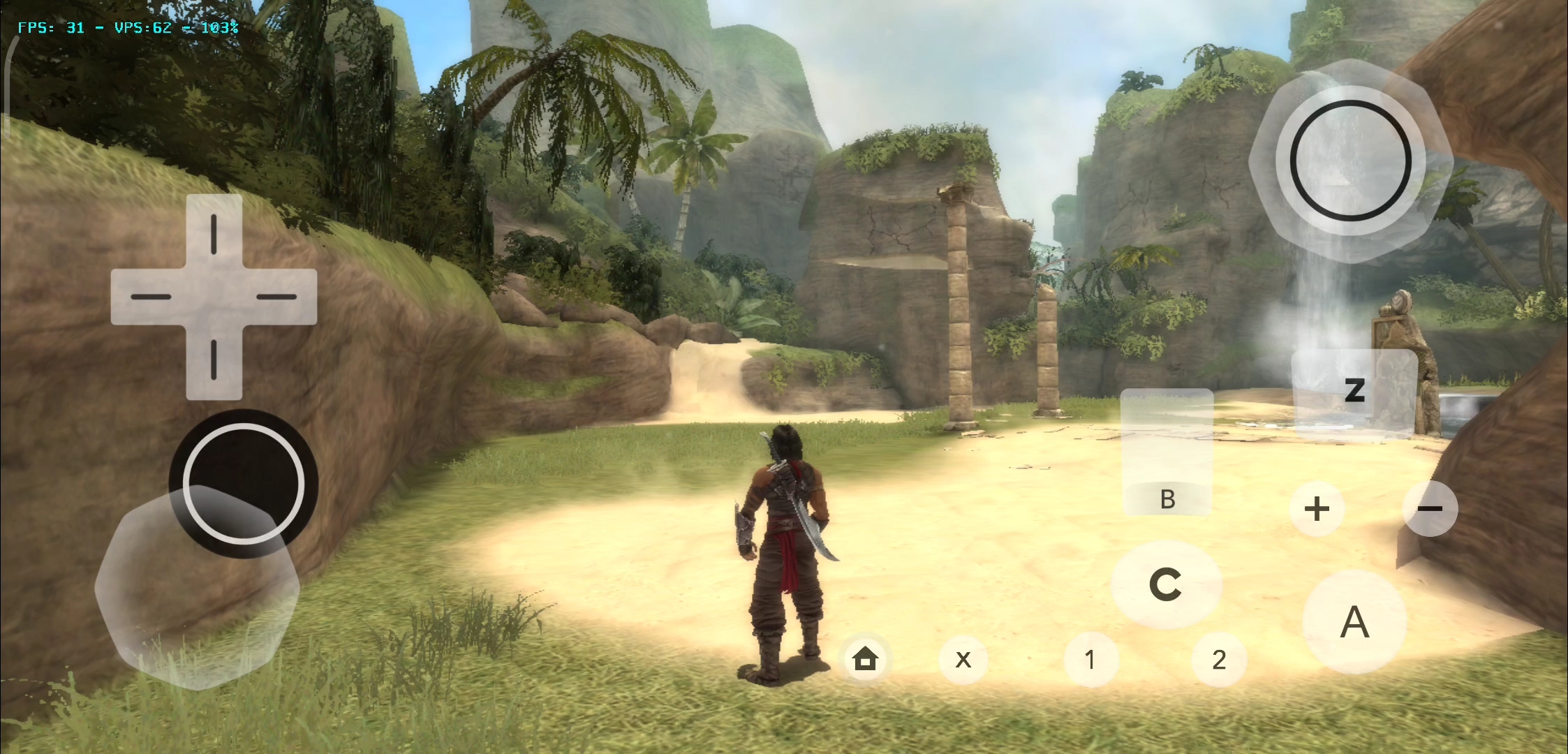
Task: Tap the left nunchuk analog stick
Action: click(x=244, y=482)
